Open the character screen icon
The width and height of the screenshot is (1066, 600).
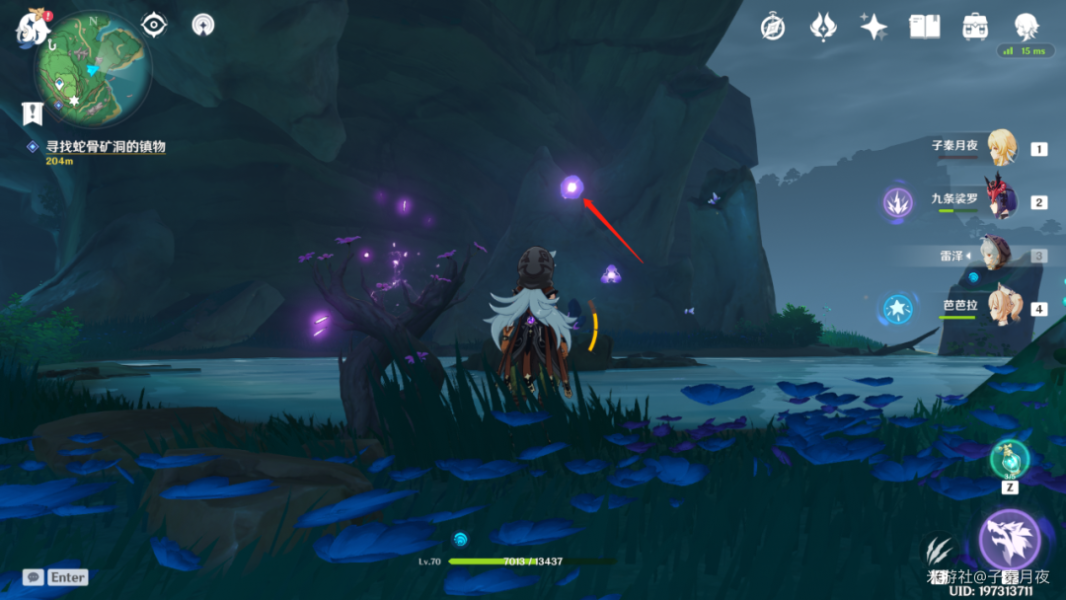(x=1026, y=27)
